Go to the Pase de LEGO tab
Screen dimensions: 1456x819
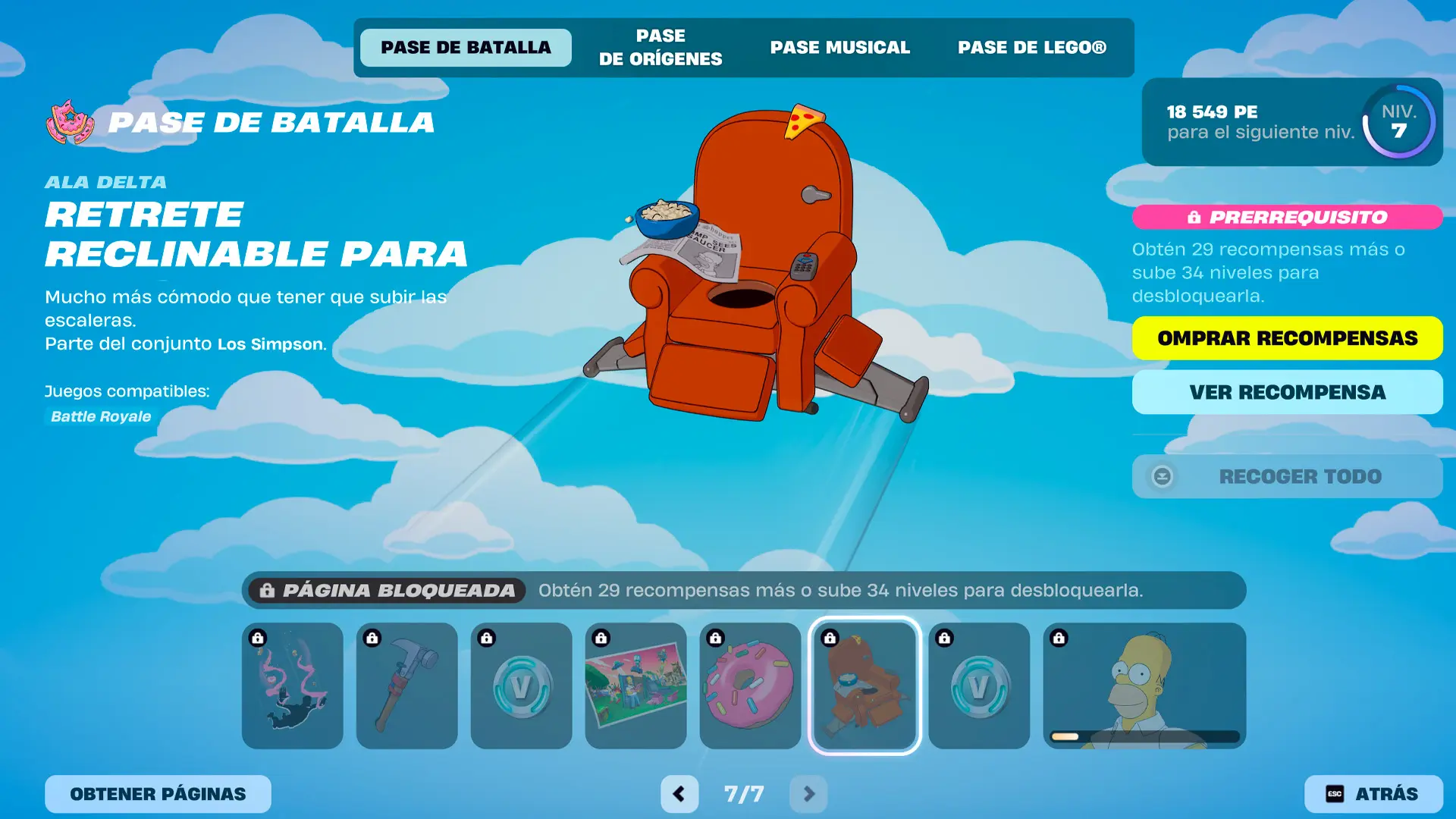point(1031,48)
